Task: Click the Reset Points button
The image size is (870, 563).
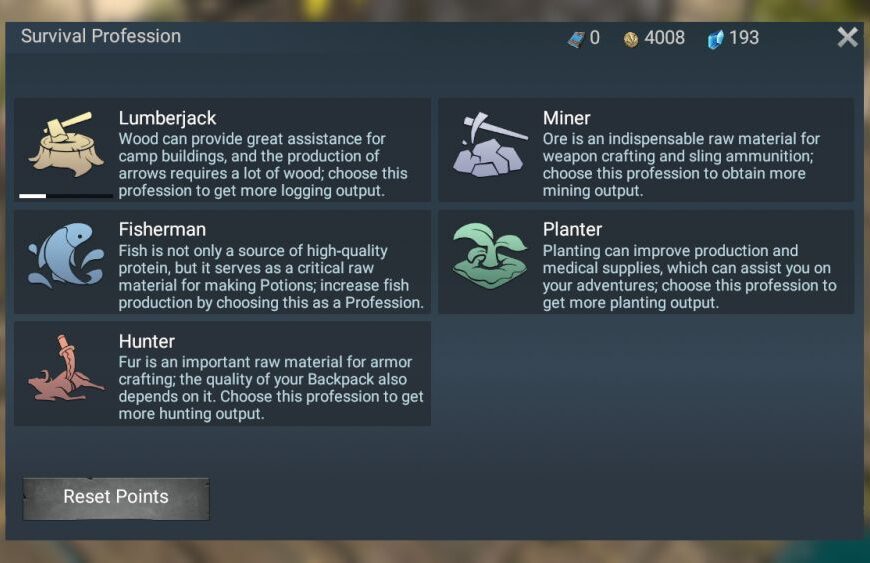Action: [x=116, y=497]
